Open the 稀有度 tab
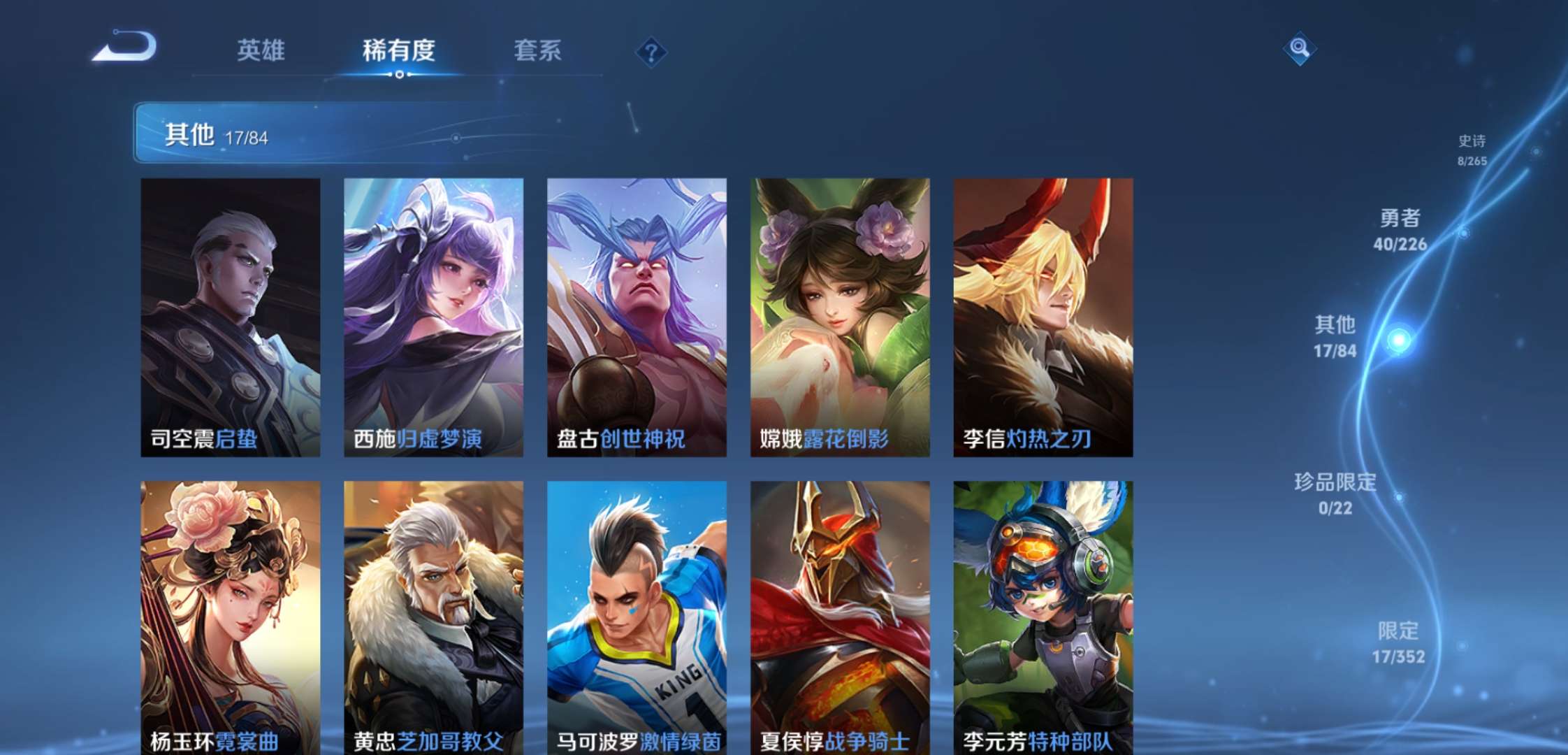 coord(399,50)
